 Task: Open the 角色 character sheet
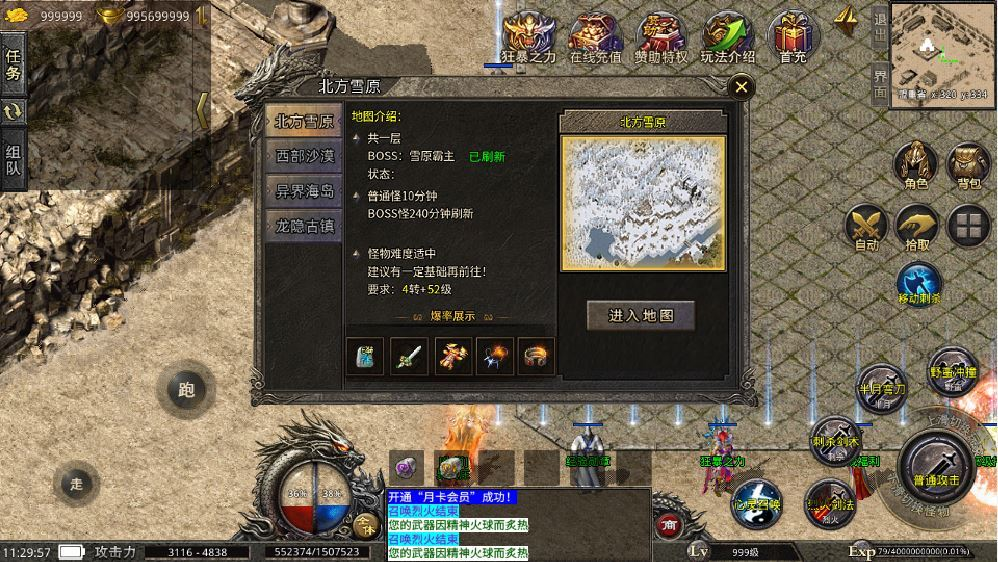[x=916, y=164]
